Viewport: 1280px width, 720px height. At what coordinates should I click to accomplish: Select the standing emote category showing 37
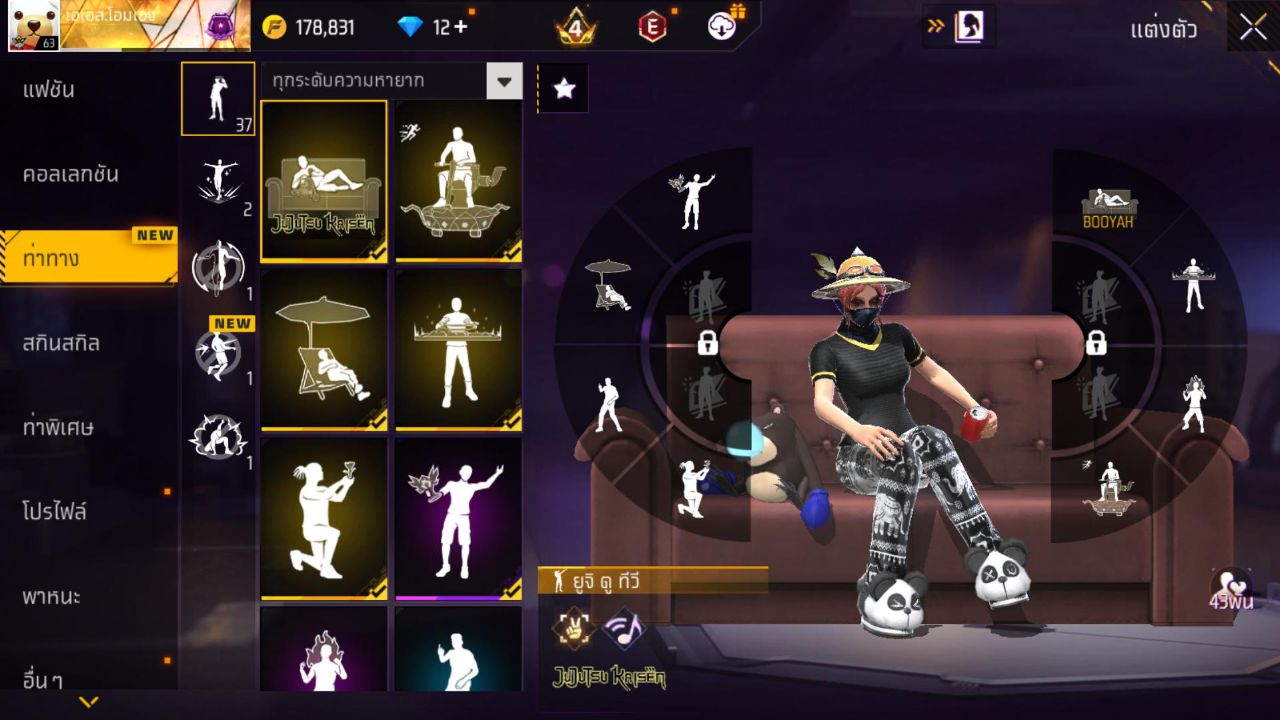pyautogui.click(x=218, y=97)
